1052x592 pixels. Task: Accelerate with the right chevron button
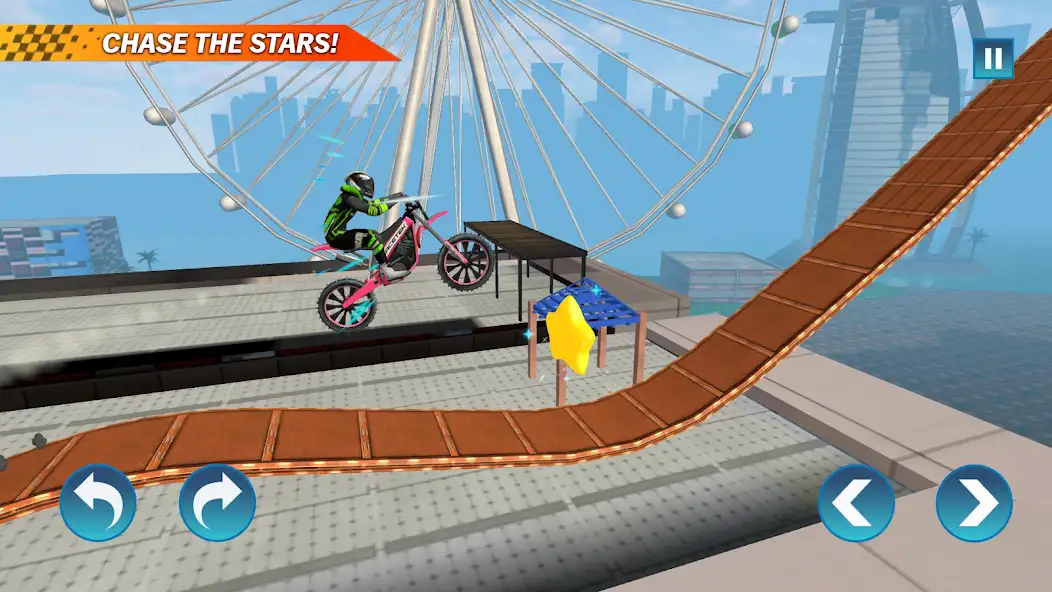click(974, 502)
